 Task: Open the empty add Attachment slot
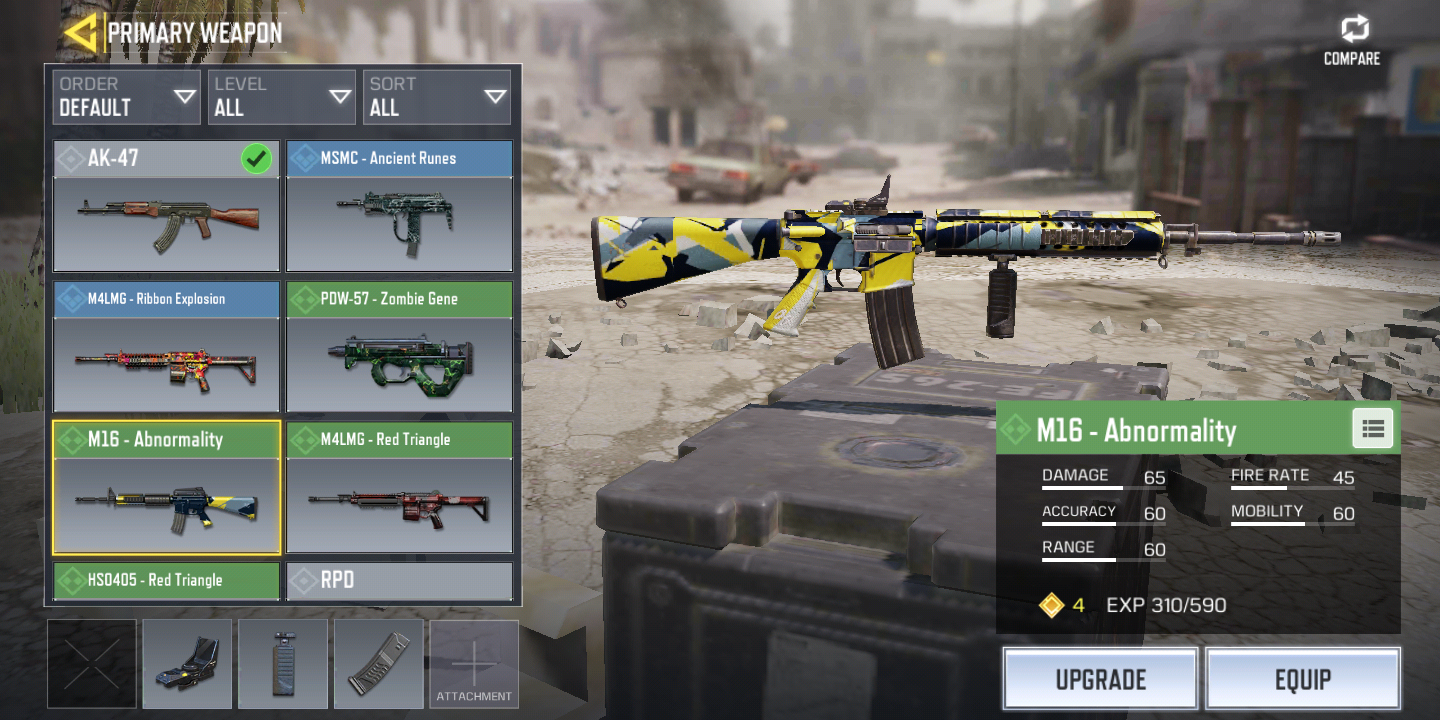[474, 664]
